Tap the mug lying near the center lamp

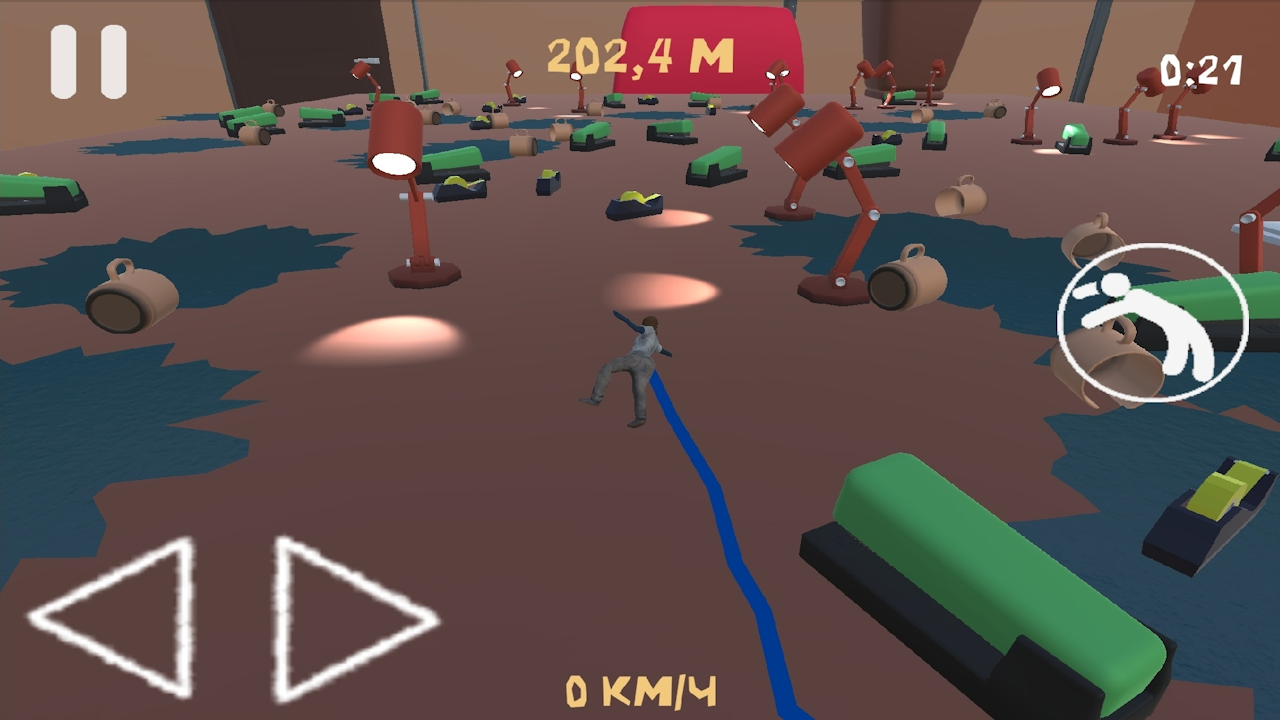pos(905,280)
